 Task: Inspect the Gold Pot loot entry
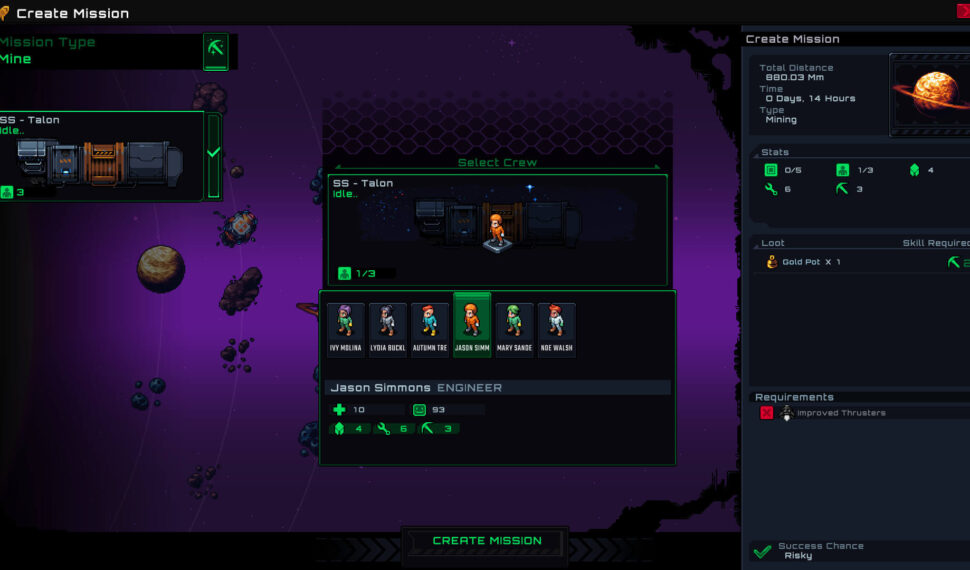click(x=811, y=262)
